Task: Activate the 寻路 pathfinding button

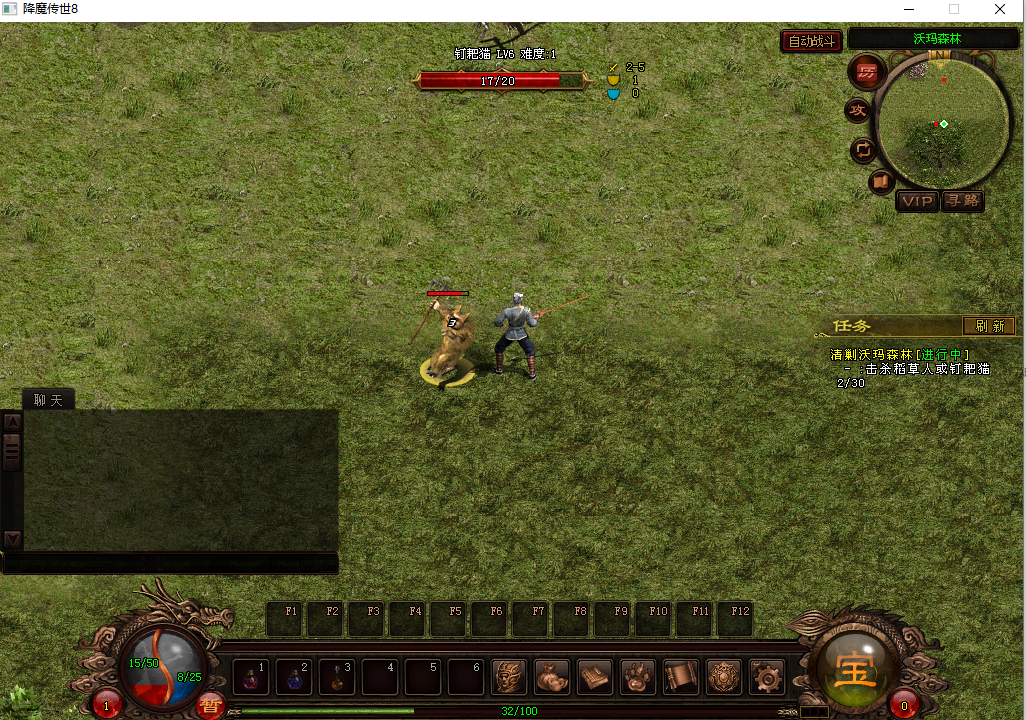Action: coord(963,201)
